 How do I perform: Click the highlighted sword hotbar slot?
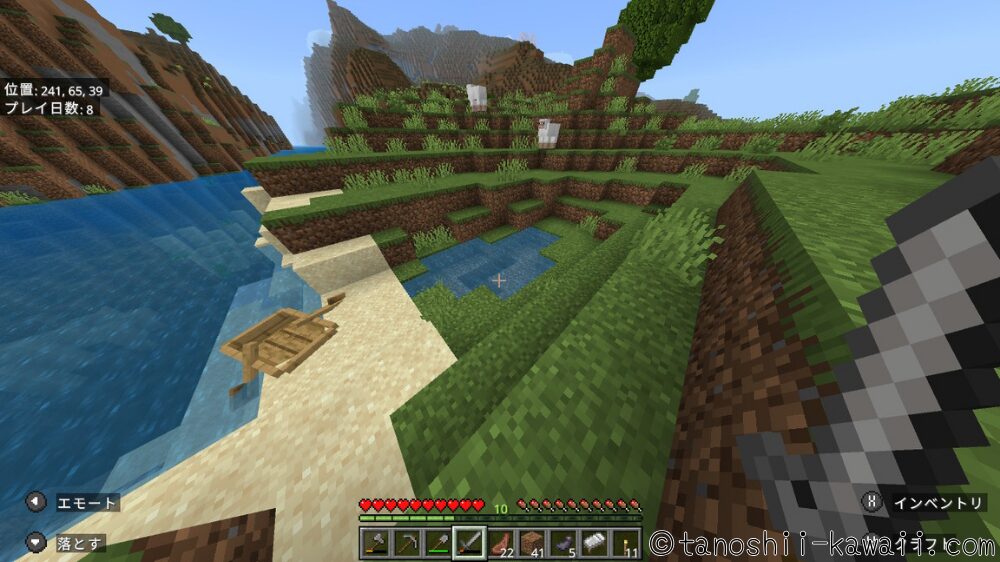(x=469, y=543)
